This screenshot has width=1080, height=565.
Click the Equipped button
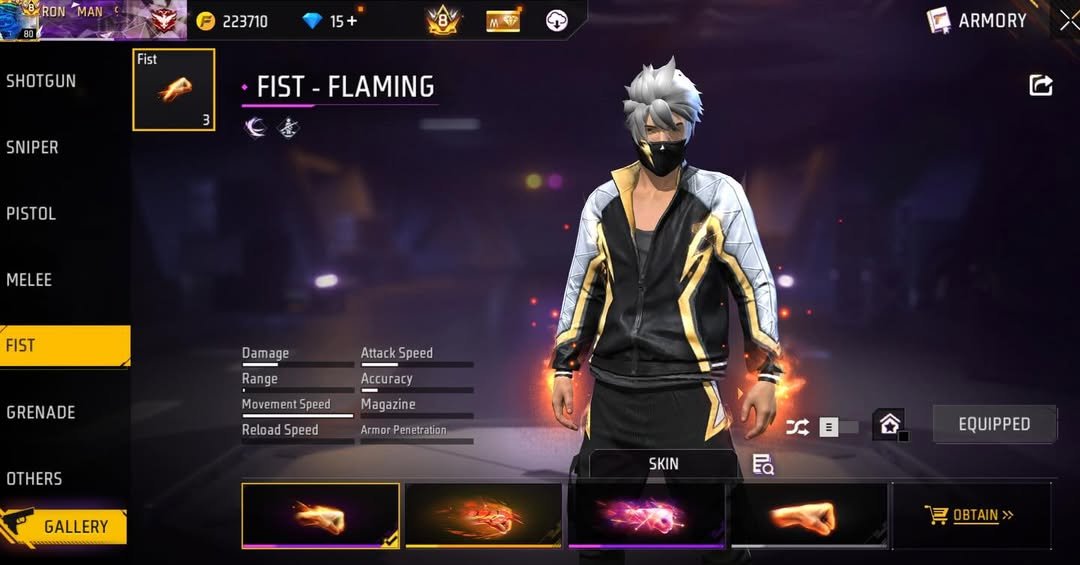[x=994, y=424]
